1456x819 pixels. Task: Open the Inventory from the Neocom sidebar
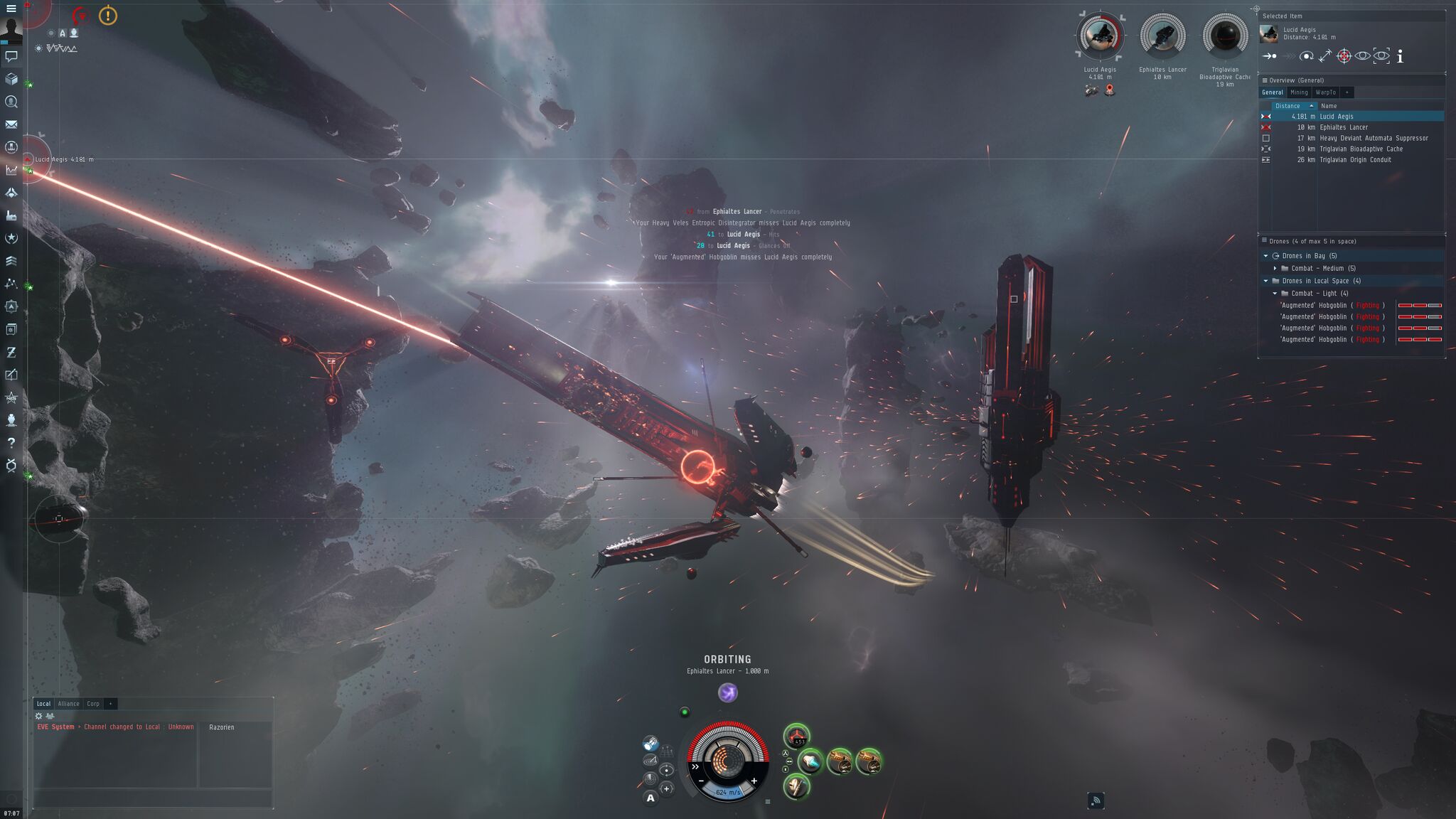click(x=10, y=80)
